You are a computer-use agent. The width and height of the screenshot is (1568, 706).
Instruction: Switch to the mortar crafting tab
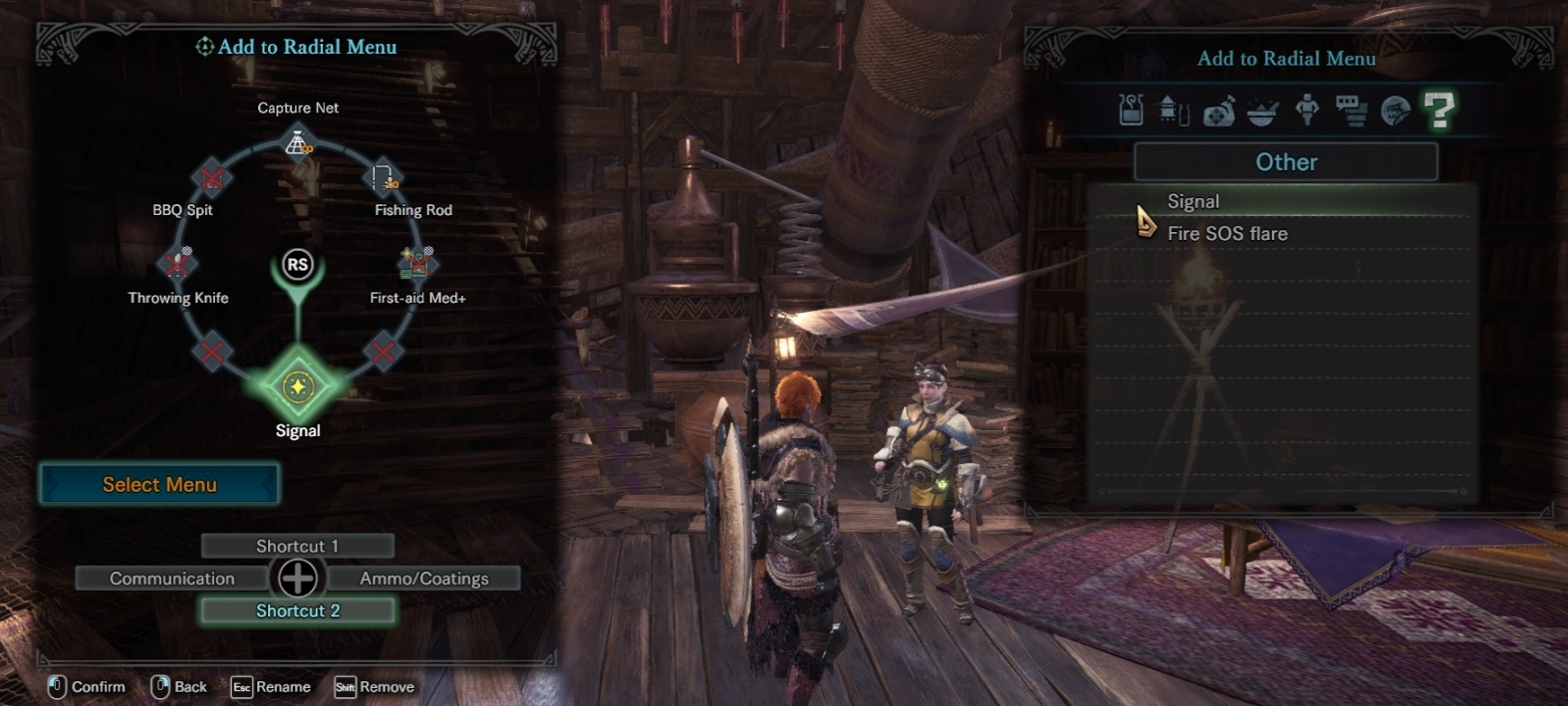[1262, 111]
